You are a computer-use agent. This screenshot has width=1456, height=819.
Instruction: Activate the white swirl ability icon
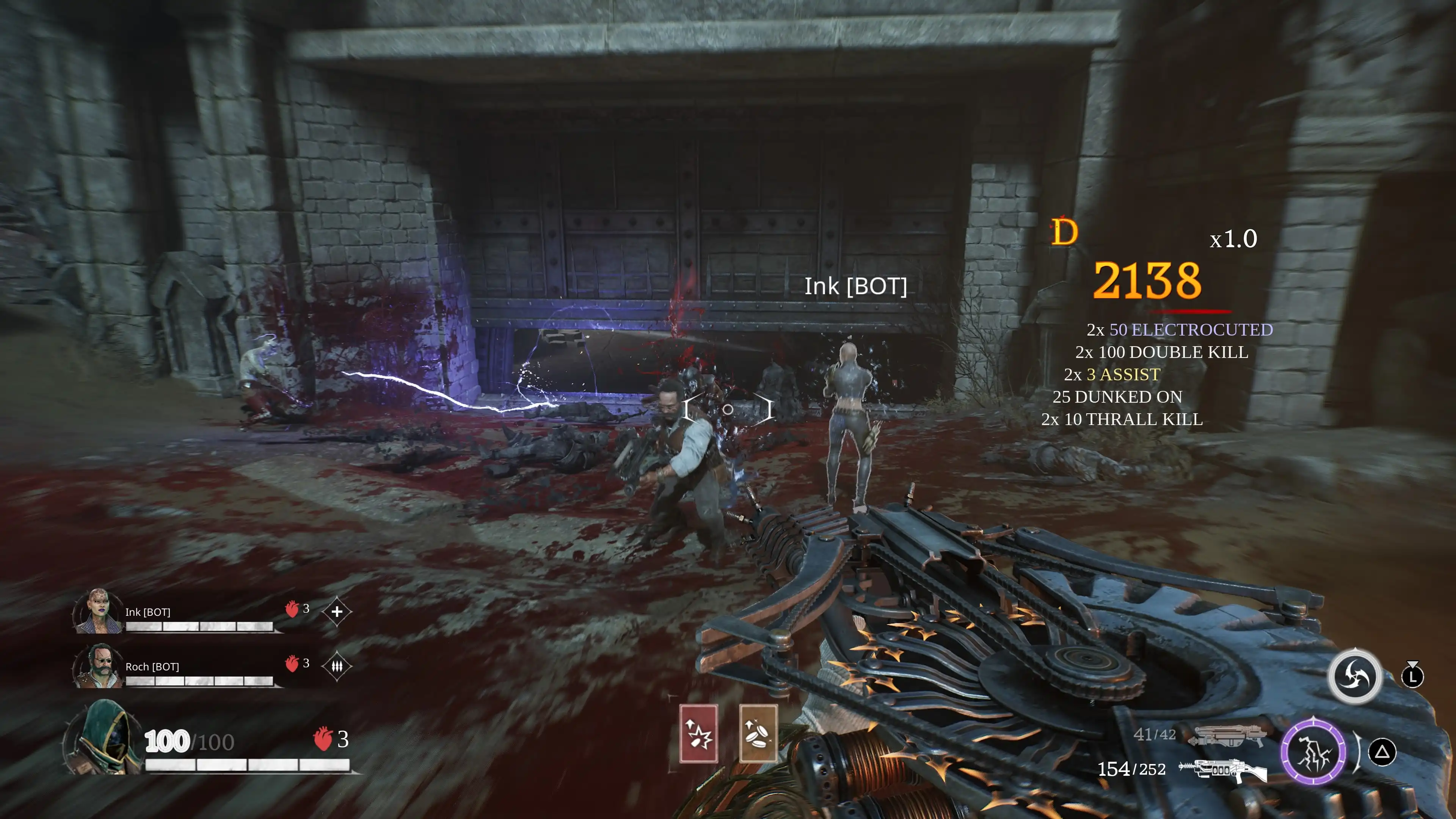1354,676
